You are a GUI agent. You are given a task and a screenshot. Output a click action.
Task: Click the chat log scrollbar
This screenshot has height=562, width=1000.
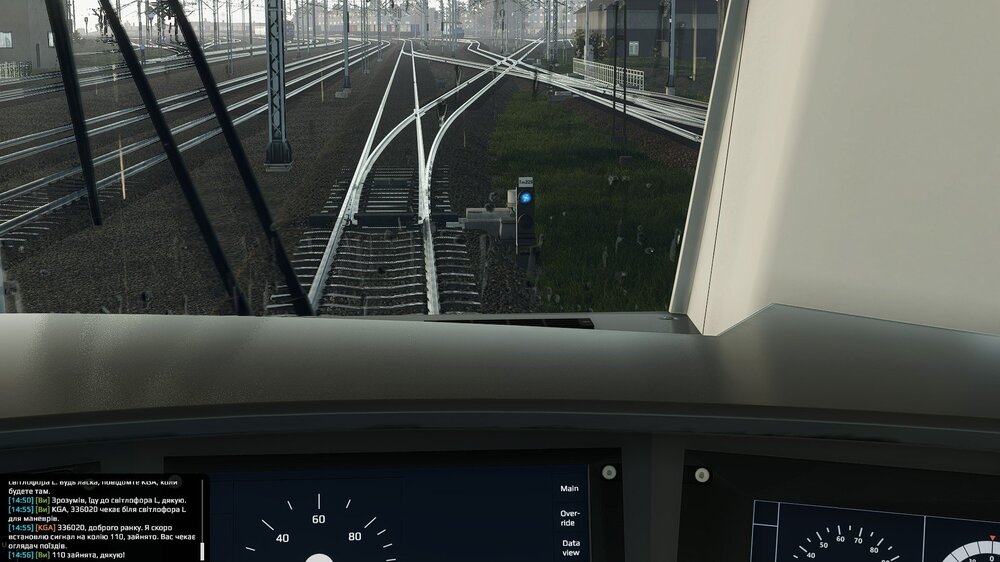click(x=203, y=550)
